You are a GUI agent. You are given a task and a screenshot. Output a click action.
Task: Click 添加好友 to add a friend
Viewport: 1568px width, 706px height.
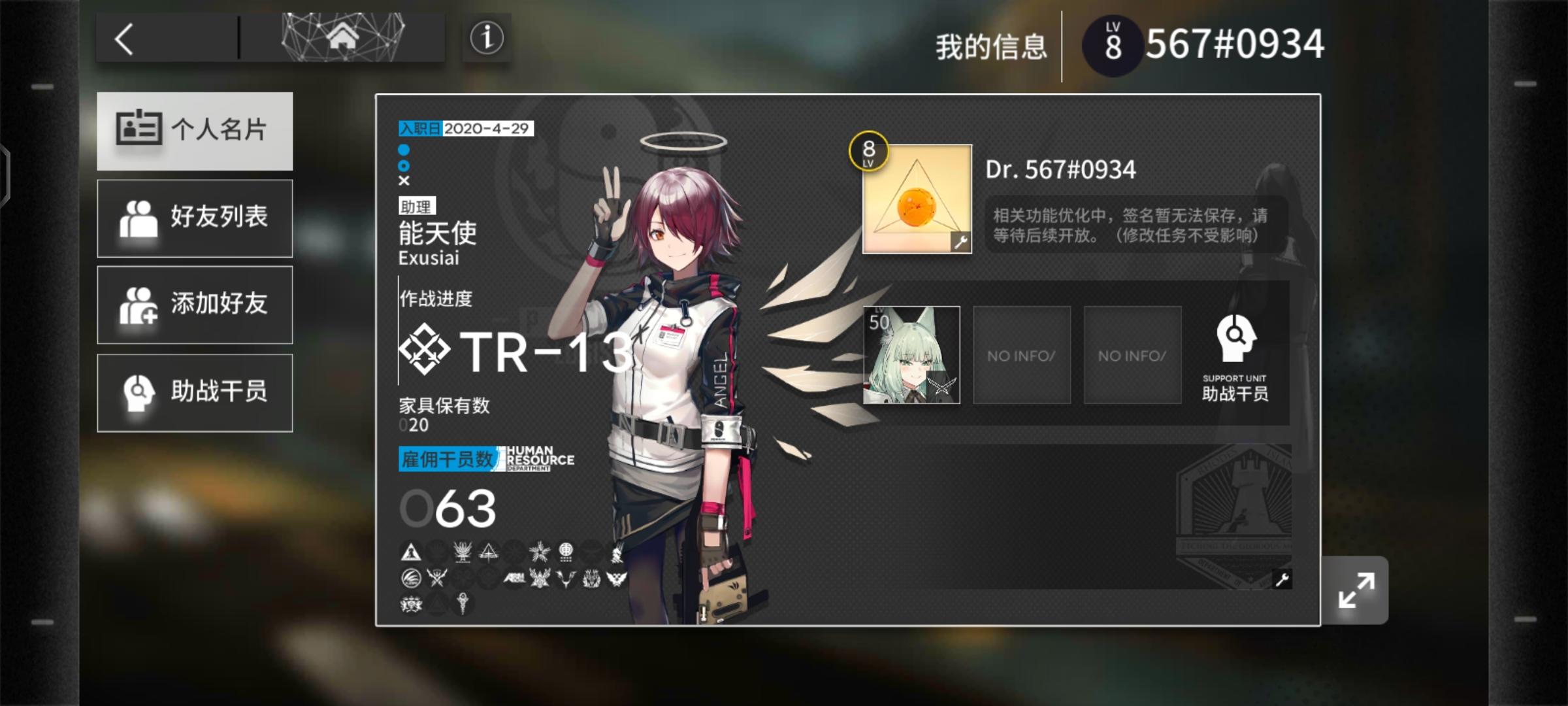coord(195,305)
